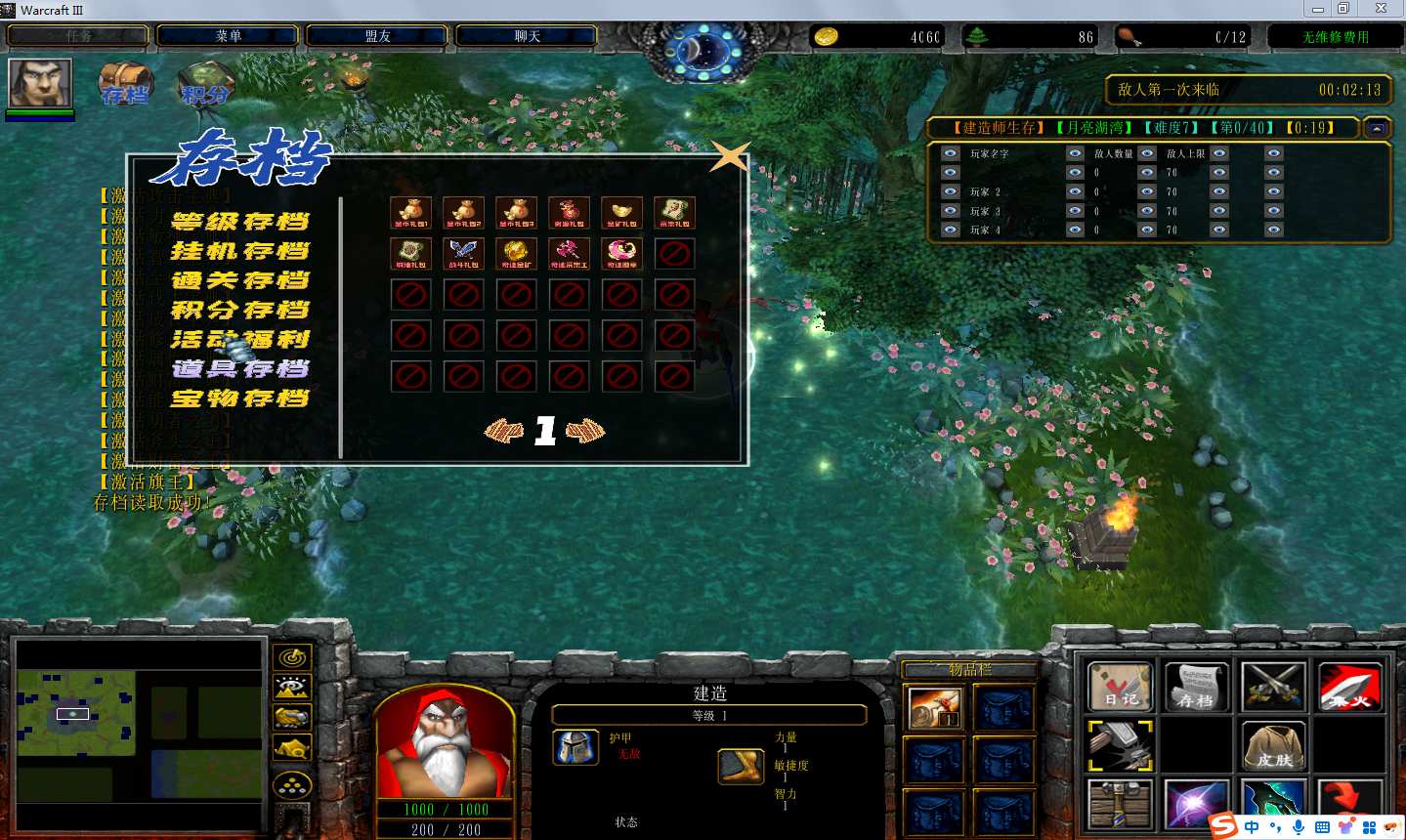Click the 积分 points icon near the portrait
The height and width of the screenshot is (840, 1406).
click(x=205, y=84)
